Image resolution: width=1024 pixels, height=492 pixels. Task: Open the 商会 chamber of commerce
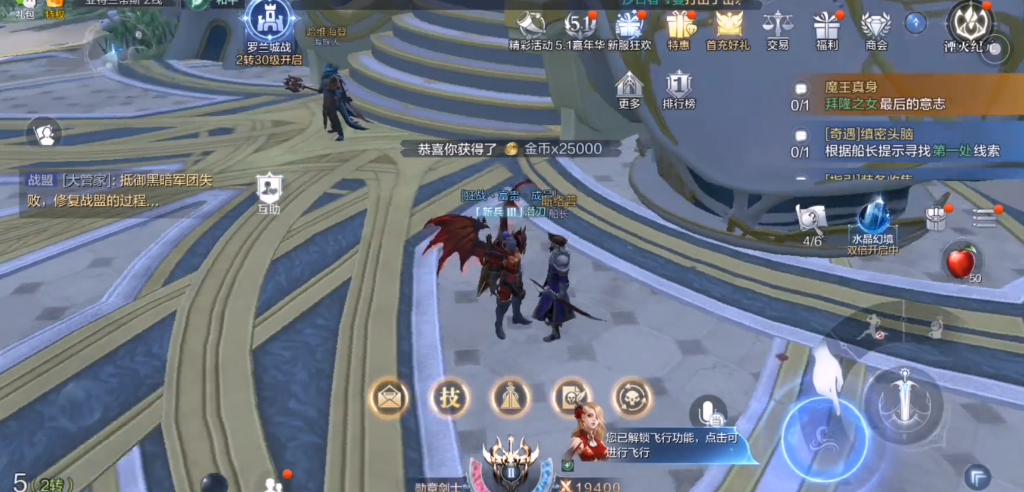click(x=876, y=27)
